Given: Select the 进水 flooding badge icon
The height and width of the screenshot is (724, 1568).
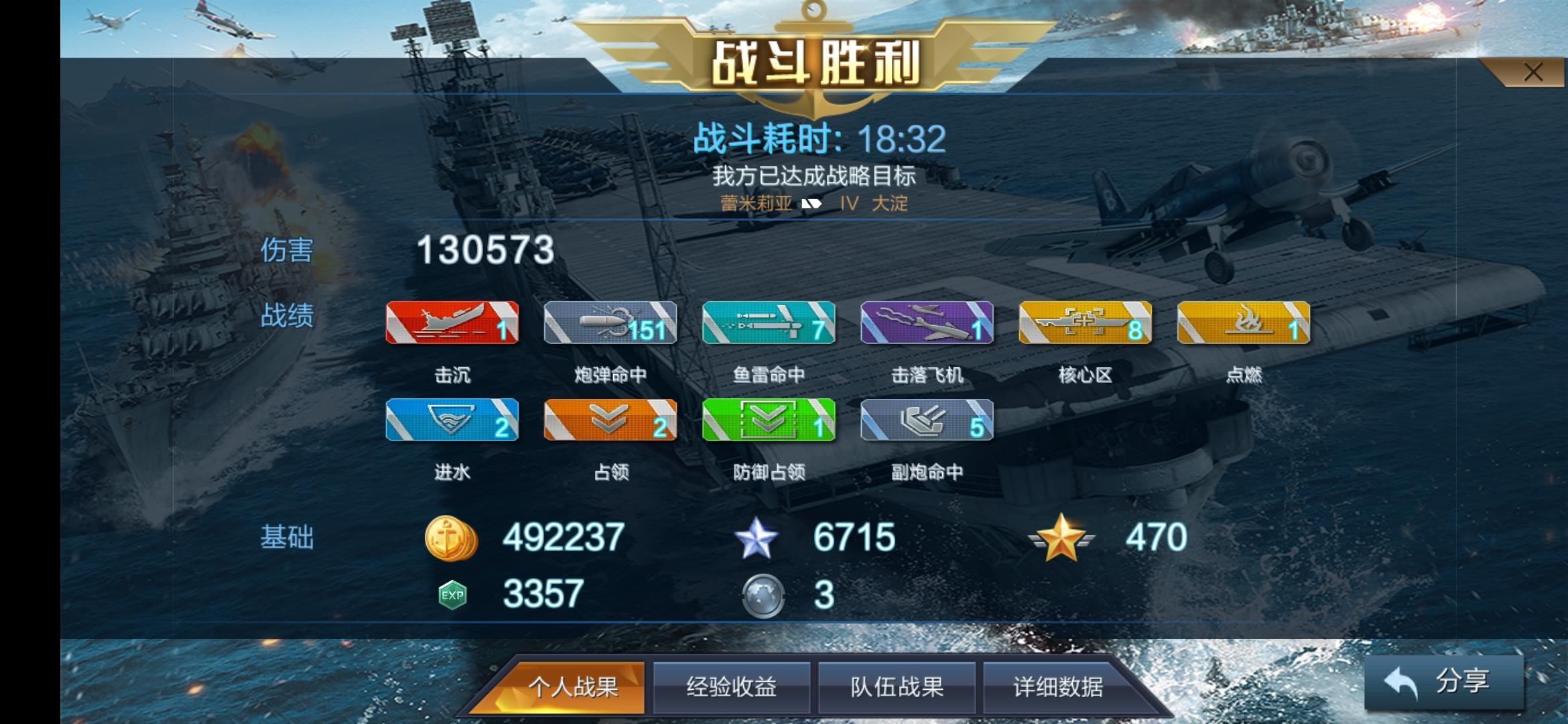Looking at the screenshot, I should tap(452, 420).
